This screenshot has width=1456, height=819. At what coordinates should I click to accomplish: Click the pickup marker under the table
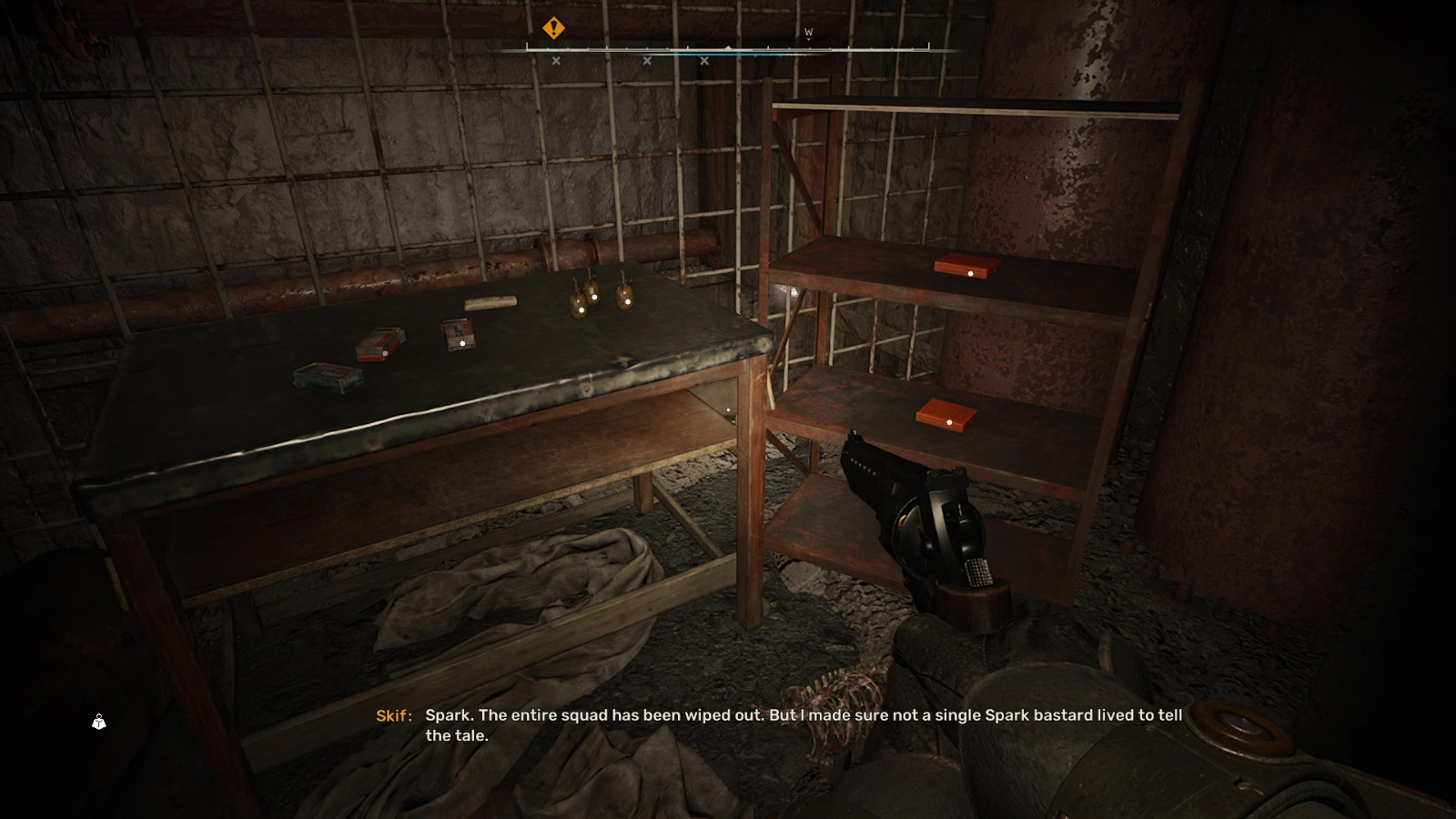click(727, 411)
